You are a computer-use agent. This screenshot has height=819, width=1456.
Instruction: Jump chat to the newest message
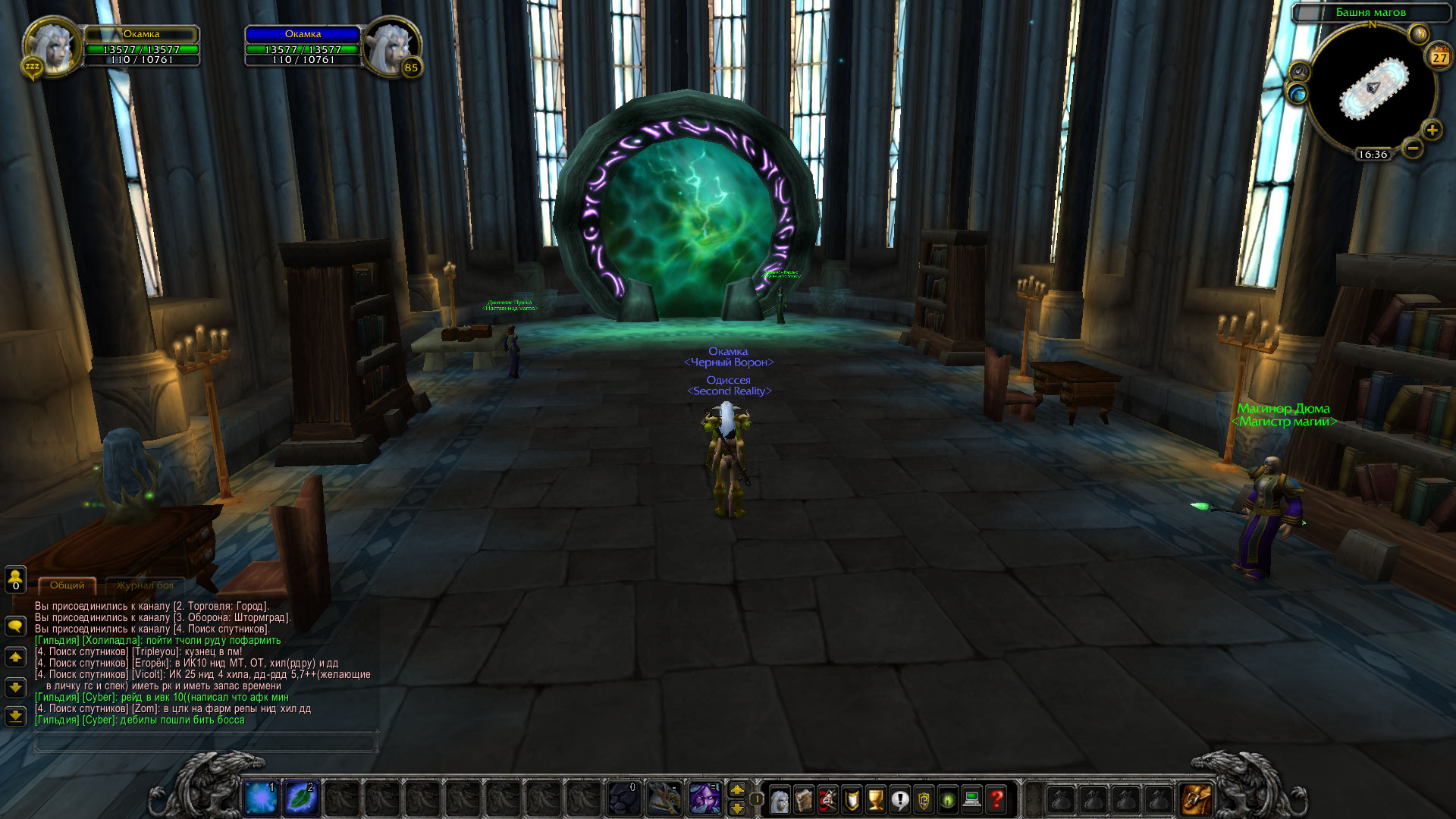[15, 716]
